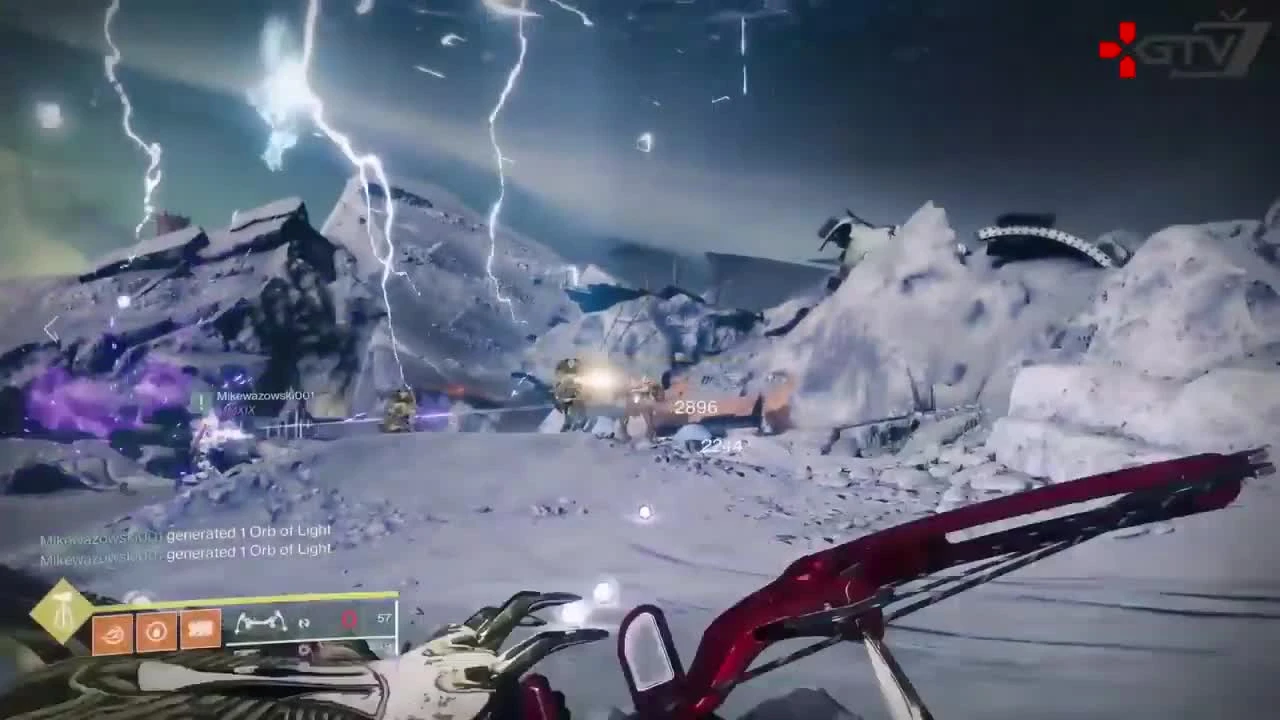Click the heavy ammo indicator icon

[x=304, y=624]
